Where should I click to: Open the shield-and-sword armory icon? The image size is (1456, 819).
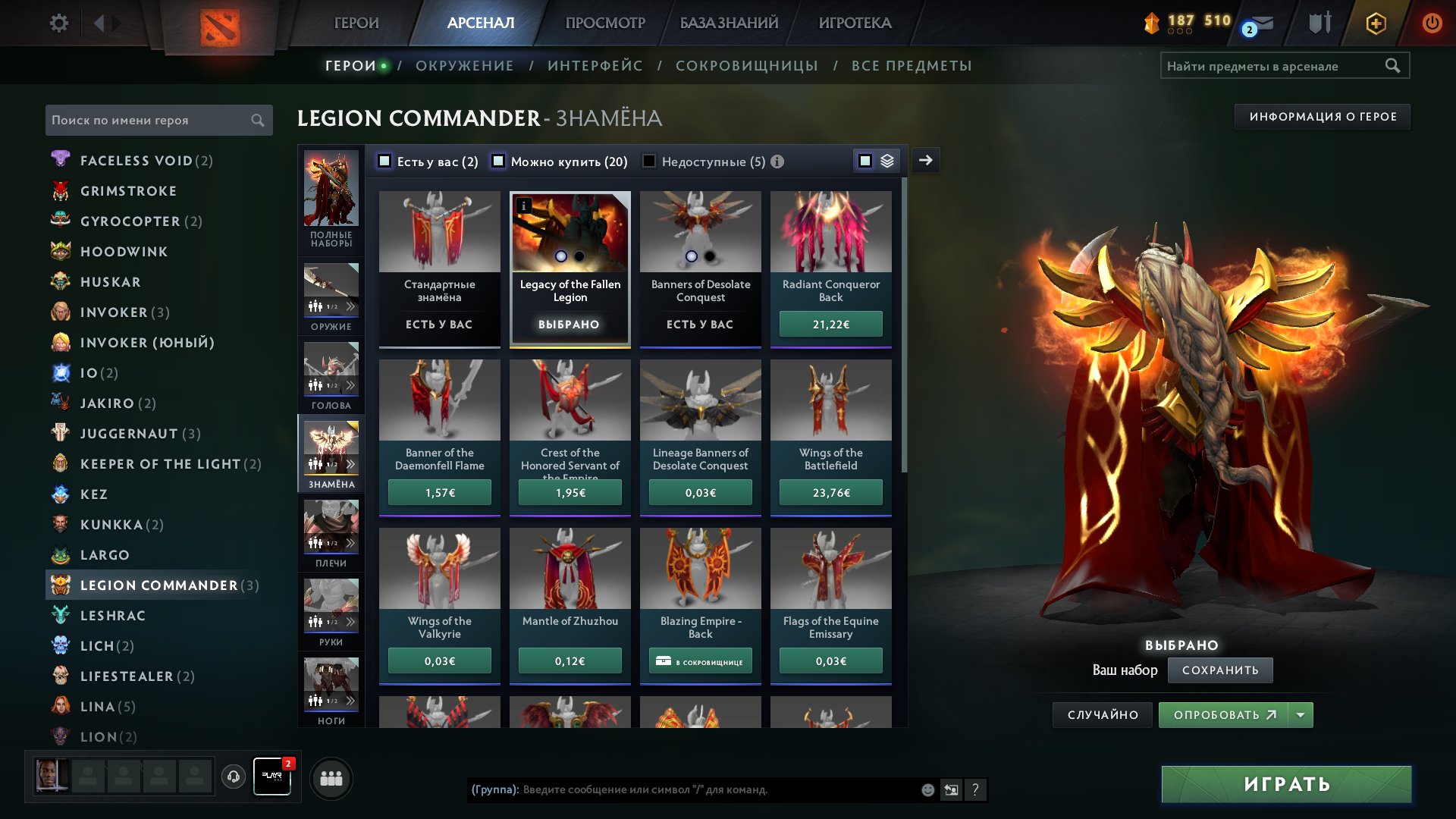tap(1319, 23)
